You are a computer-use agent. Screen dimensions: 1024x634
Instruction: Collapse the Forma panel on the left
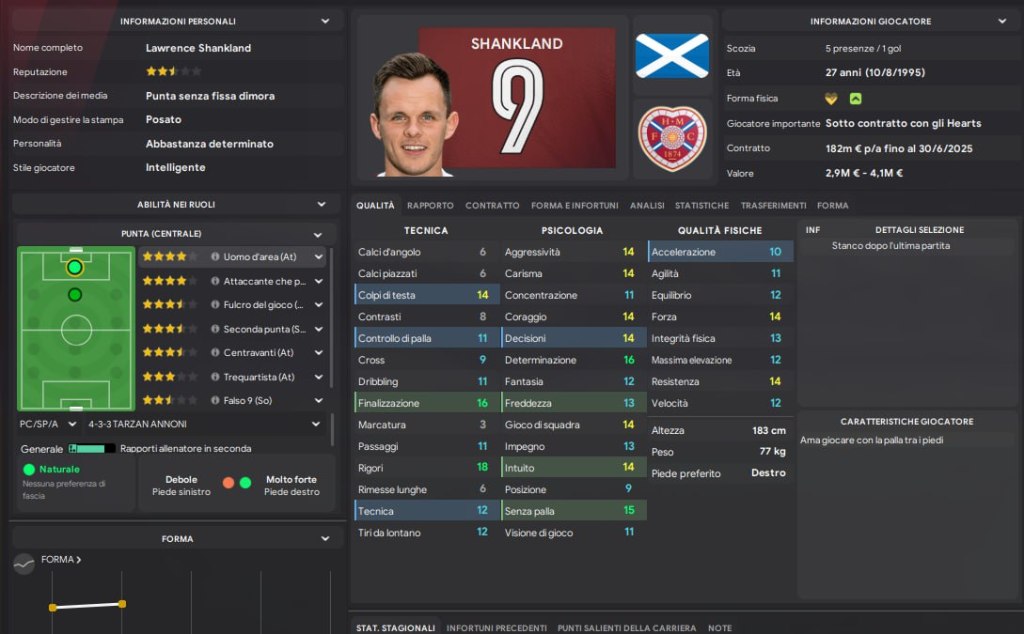click(x=325, y=539)
